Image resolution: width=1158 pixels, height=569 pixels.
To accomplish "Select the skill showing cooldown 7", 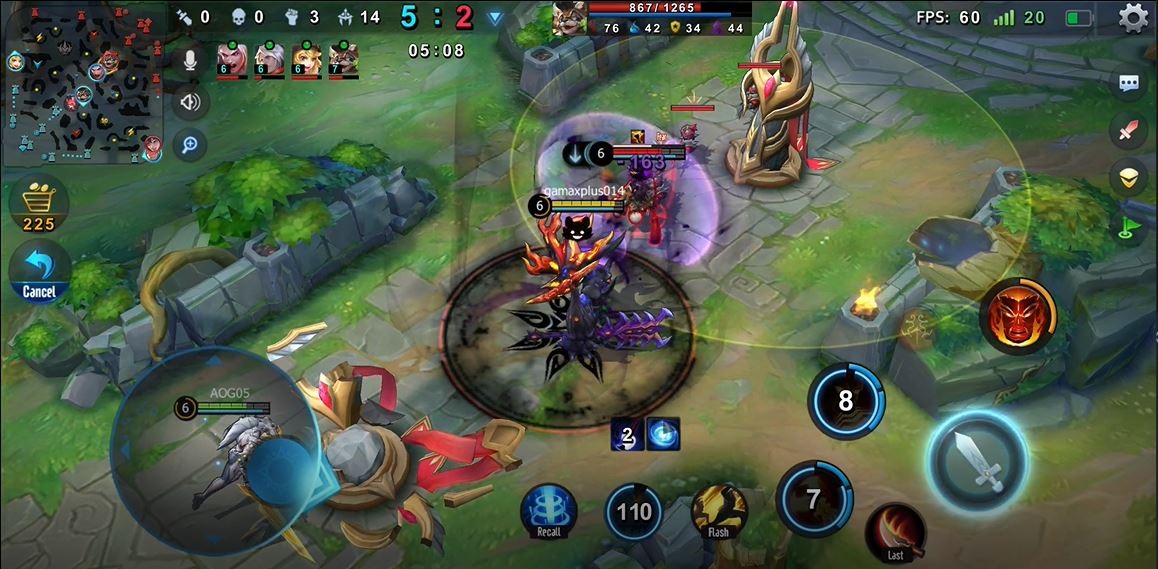I will [x=813, y=499].
